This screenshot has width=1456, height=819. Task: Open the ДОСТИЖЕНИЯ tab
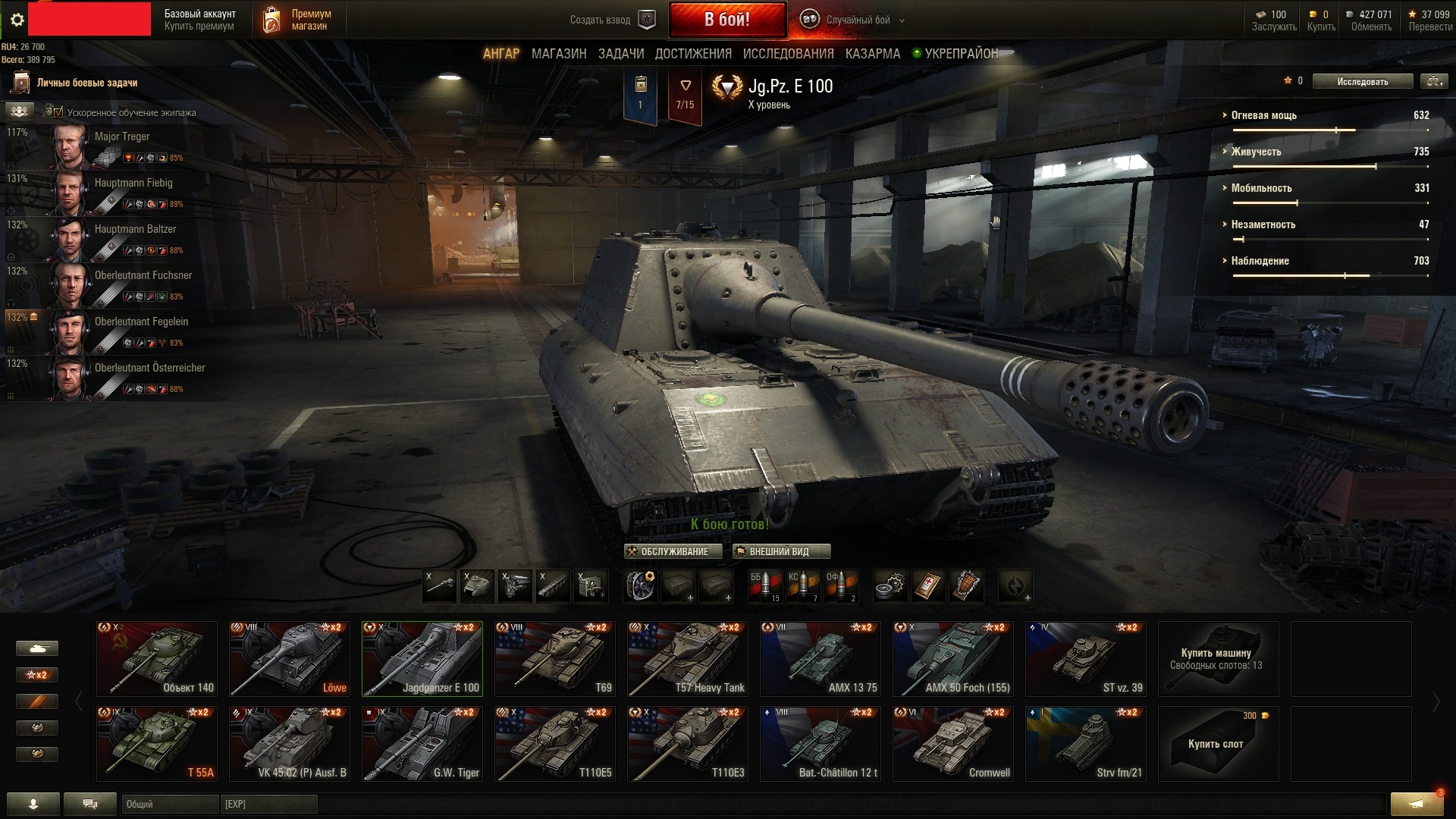(693, 54)
